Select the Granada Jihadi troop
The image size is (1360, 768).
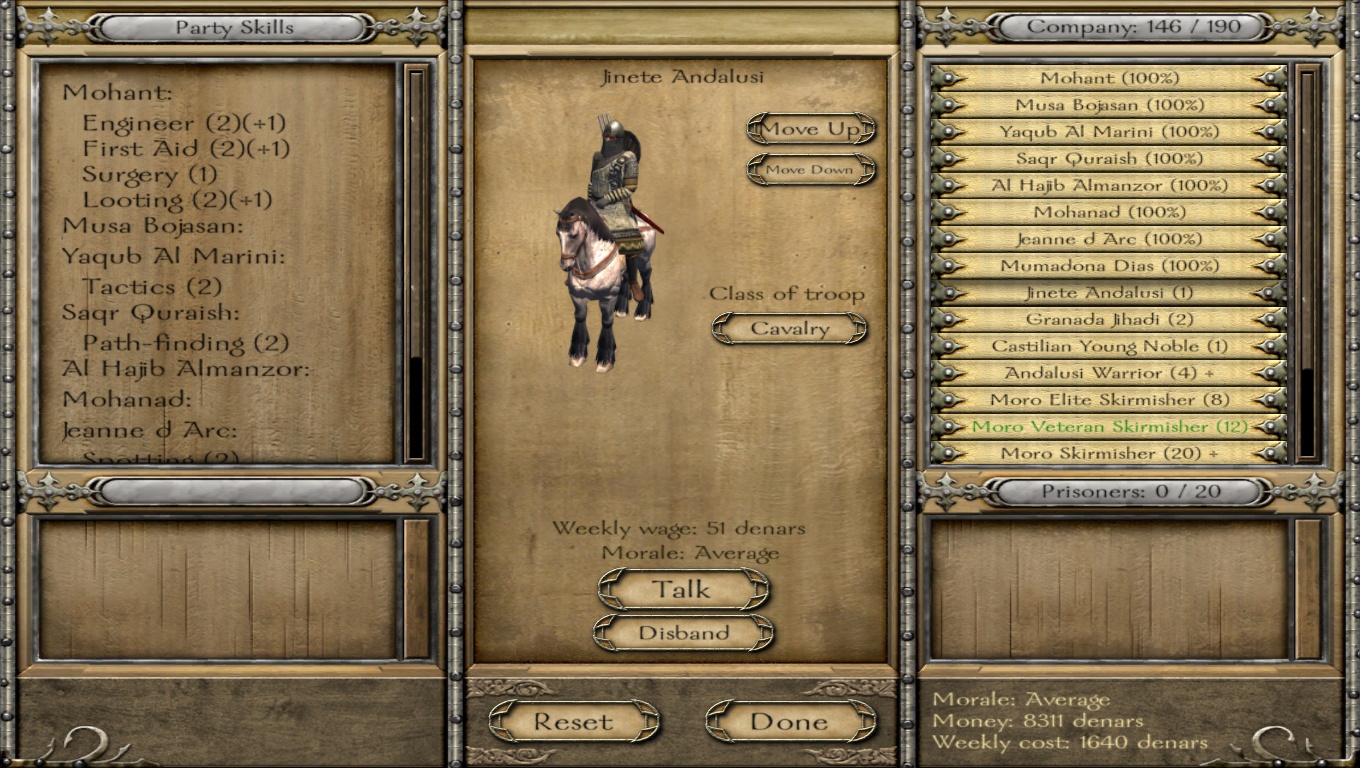tap(1109, 320)
